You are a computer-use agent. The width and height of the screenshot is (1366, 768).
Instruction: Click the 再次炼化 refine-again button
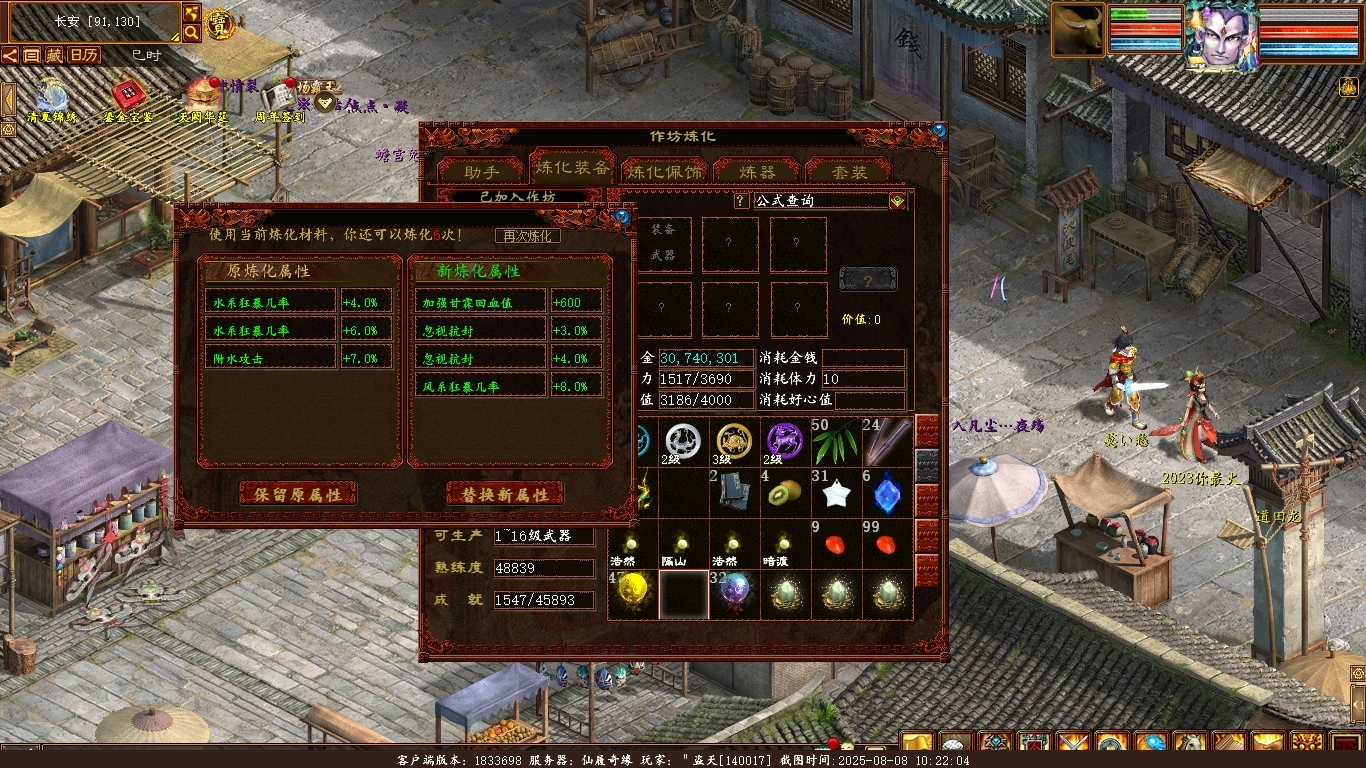[528, 236]
